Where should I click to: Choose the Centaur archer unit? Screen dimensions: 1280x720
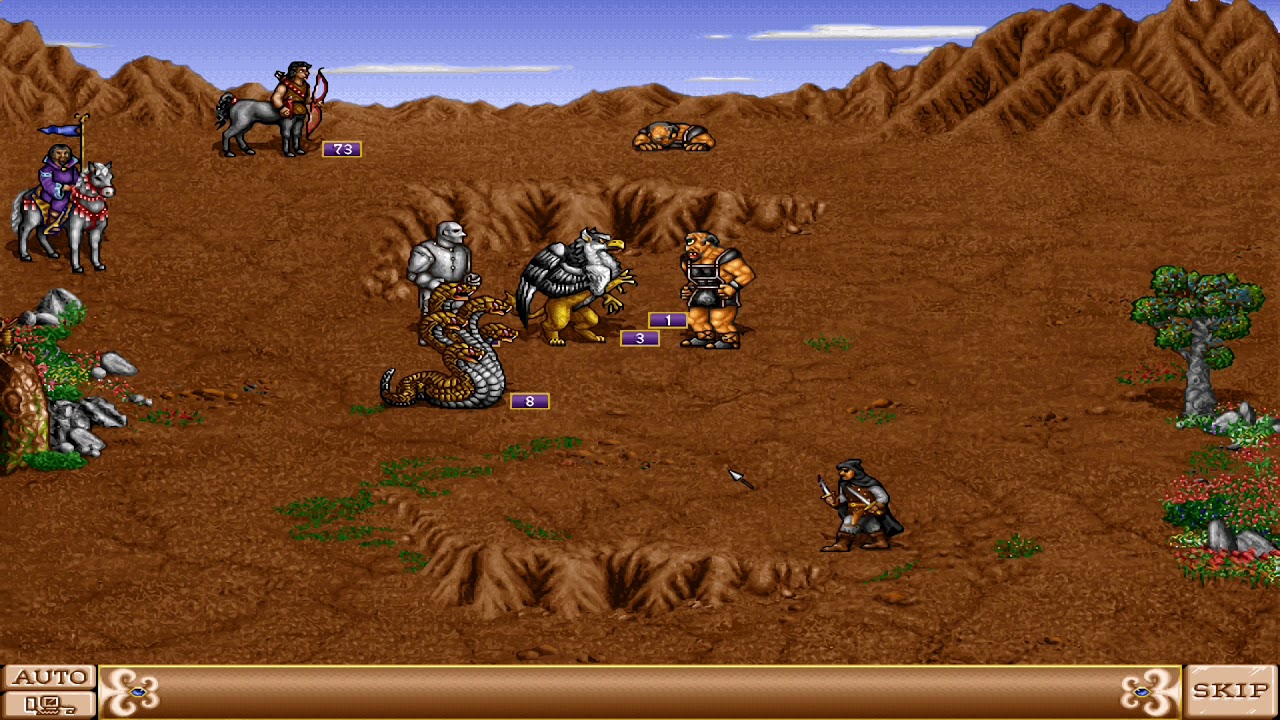tap(270, 105)
